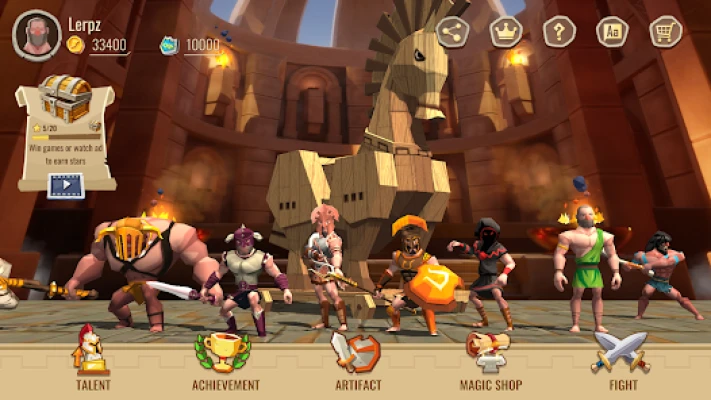
Task: Click the Lerpz player avatar
Action: pyautogui.click(x=36, y=35)
